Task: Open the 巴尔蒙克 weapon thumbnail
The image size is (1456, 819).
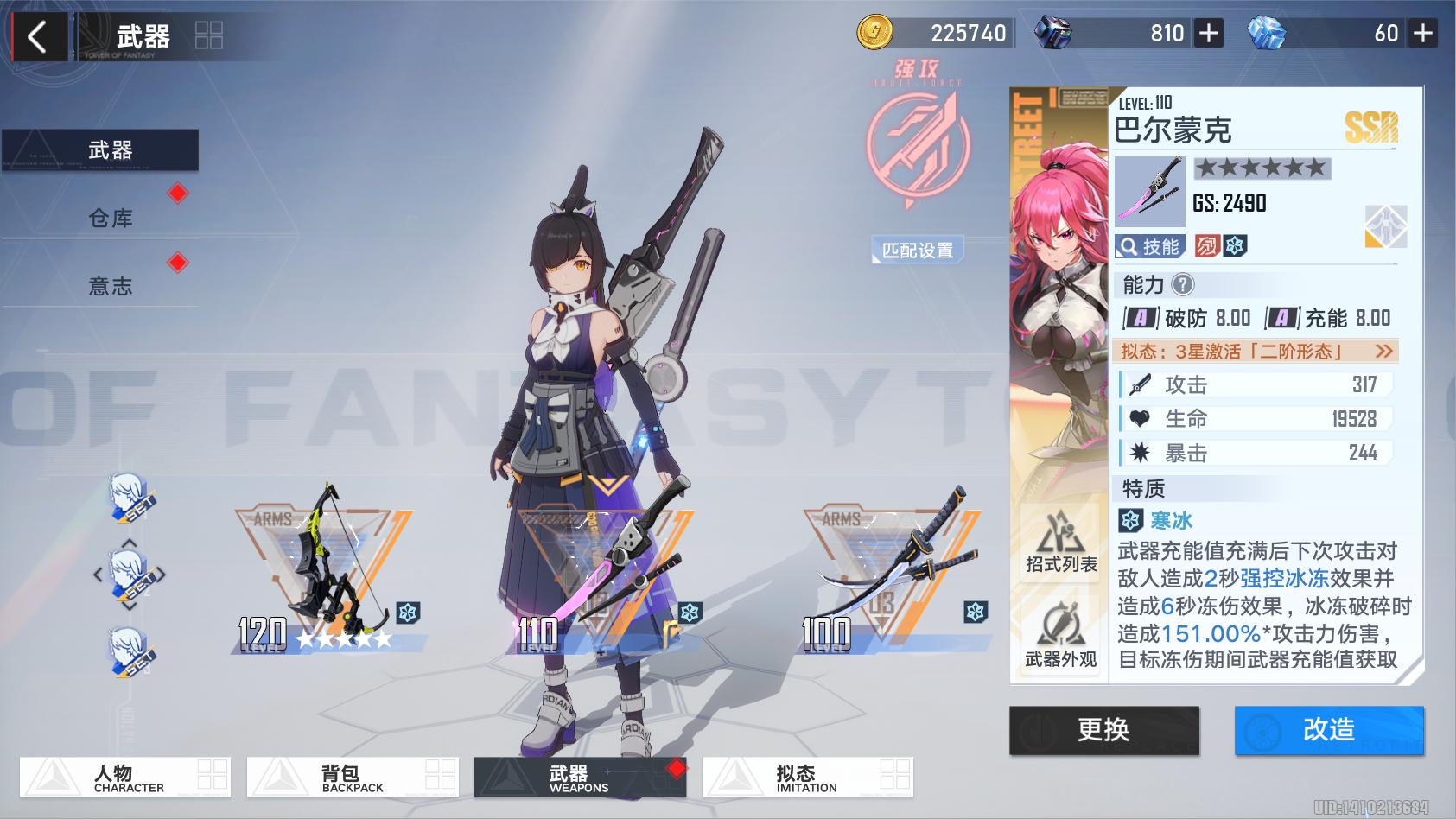Action: tap(1149, 190)
